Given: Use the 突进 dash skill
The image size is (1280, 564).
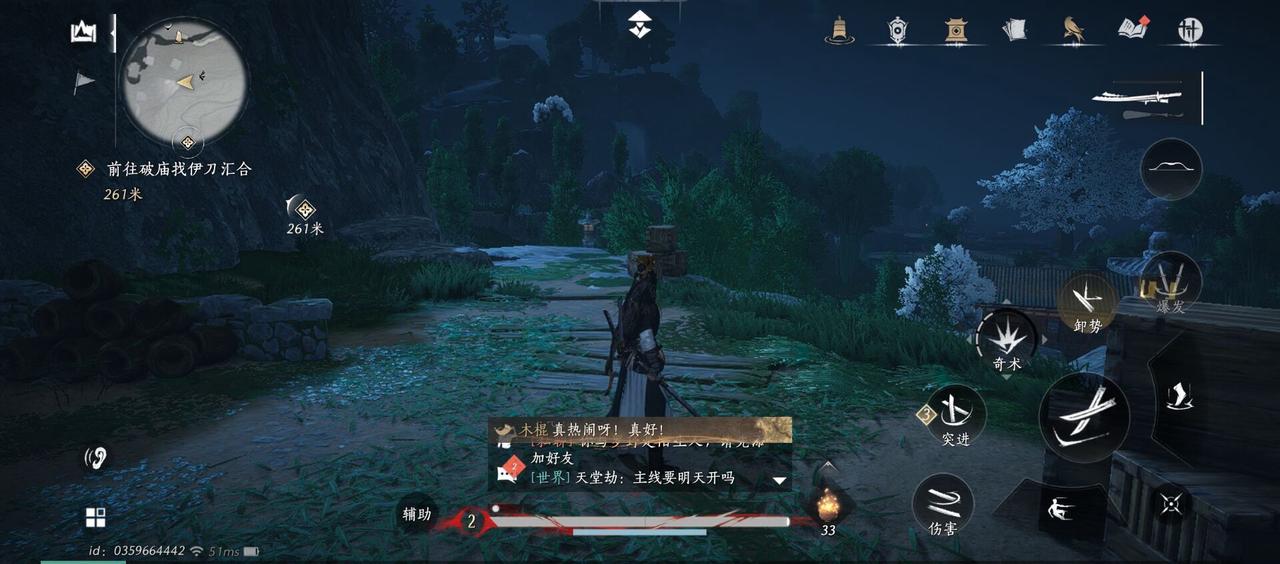Looking at the screenshot, I should (955, 415).
